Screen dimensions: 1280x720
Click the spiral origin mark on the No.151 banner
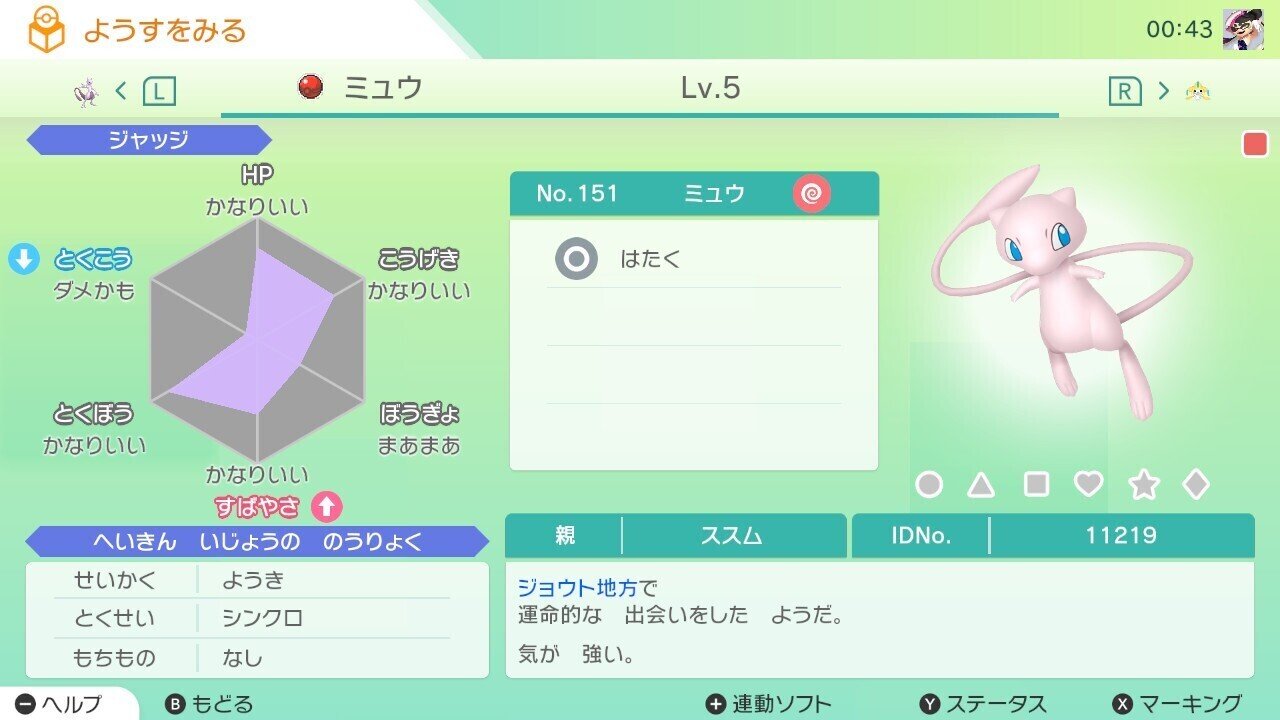click(x=812, y=194)
